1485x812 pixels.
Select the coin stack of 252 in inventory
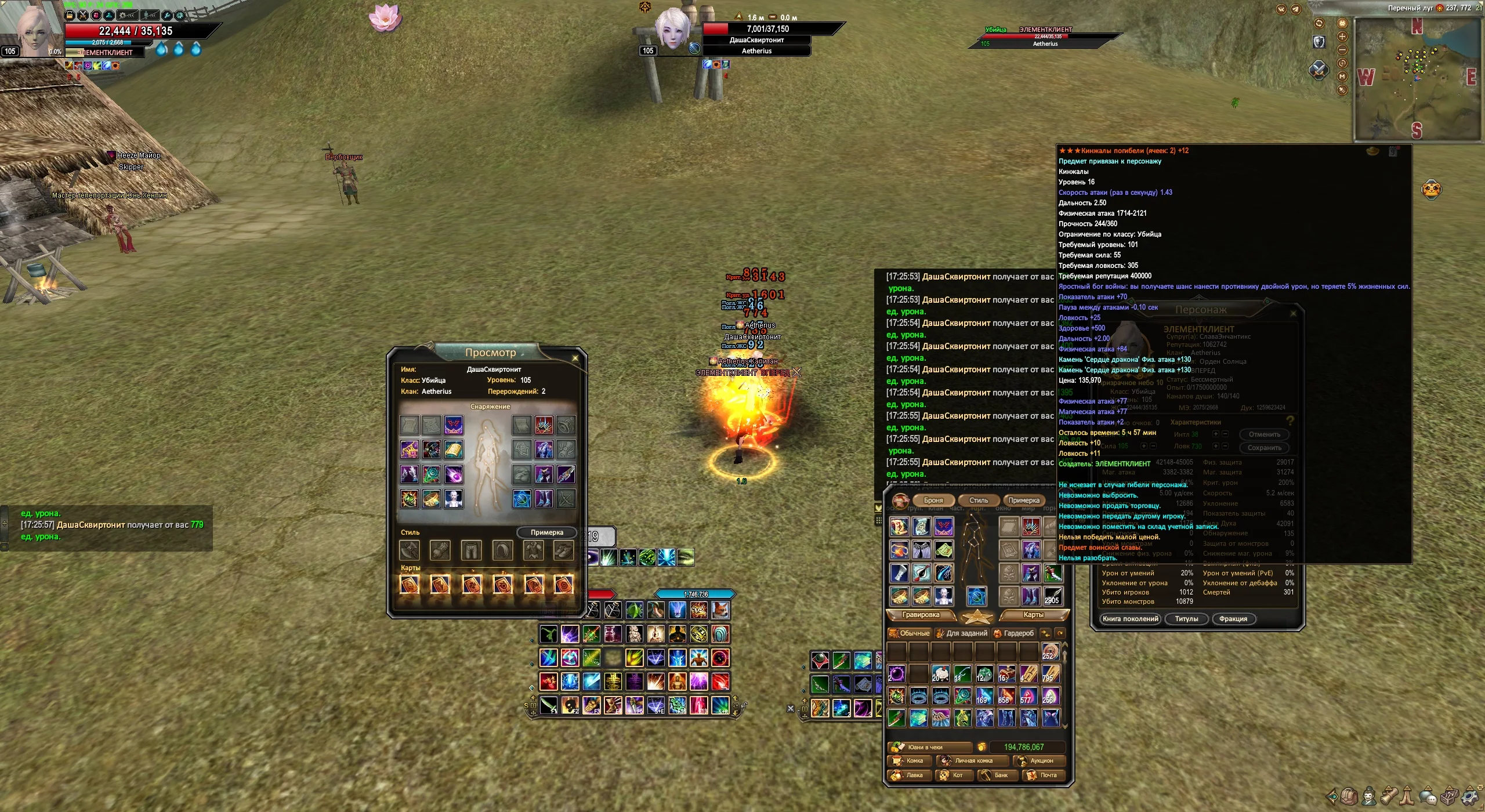pos(1051,652)
